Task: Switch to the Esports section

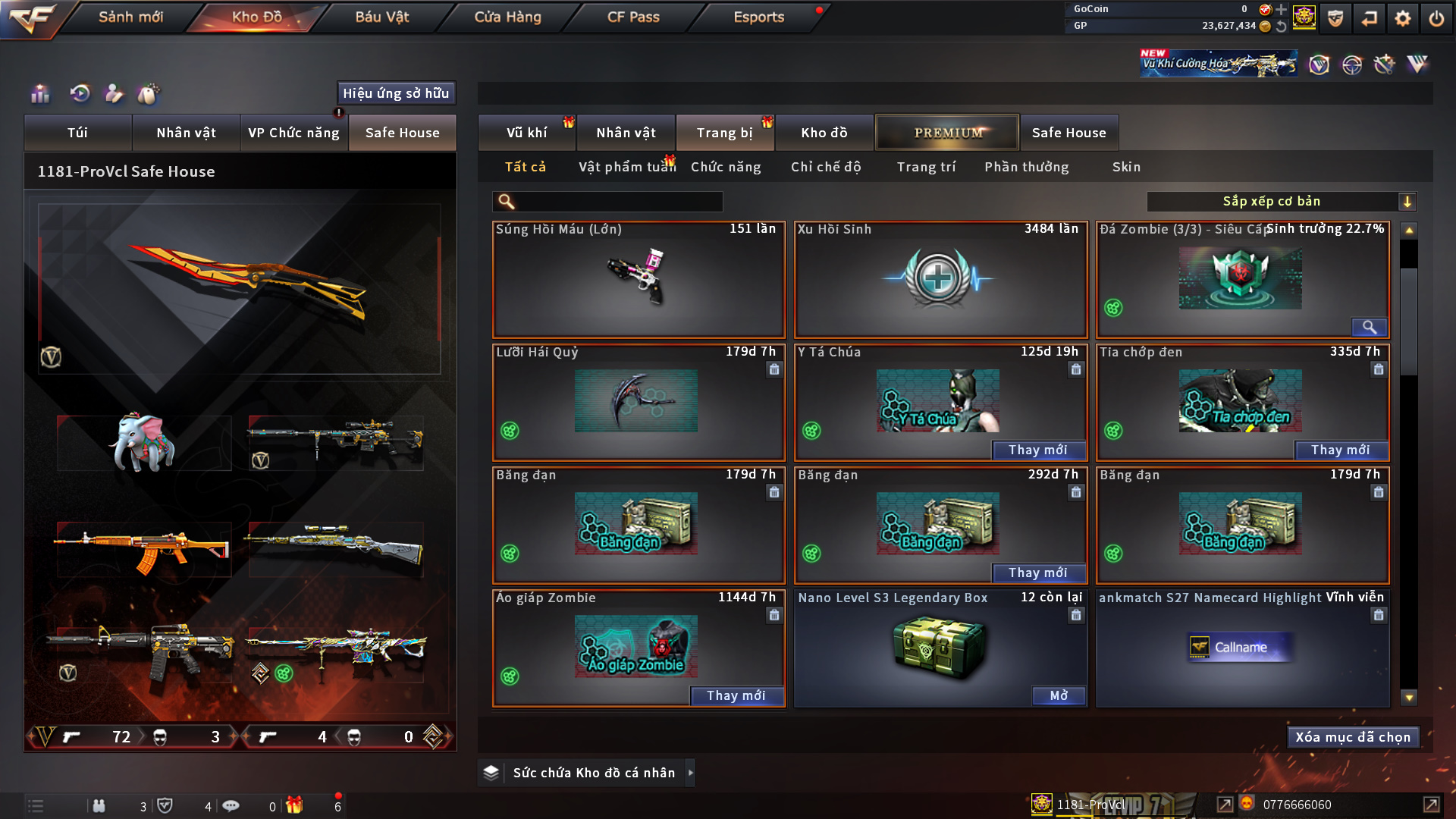Action: coord(758,17)
